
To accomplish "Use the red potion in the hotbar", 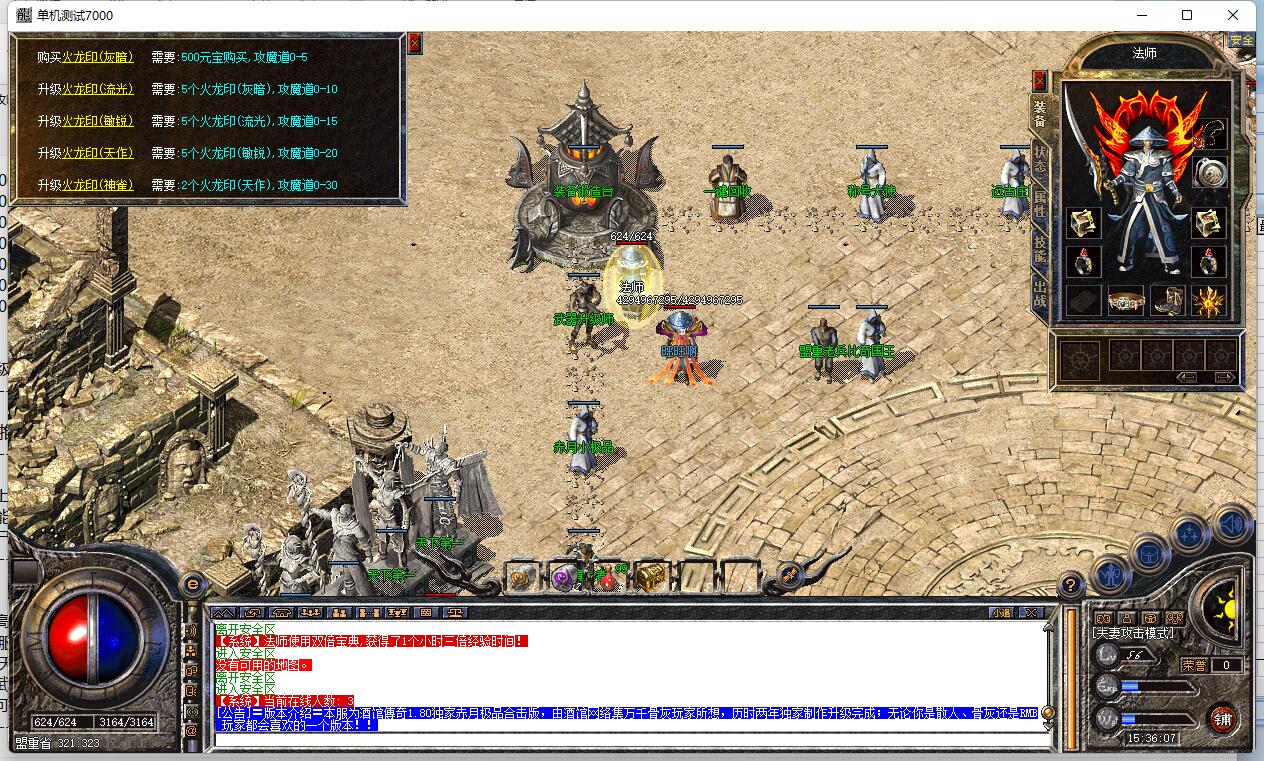I will click(606, 578).
